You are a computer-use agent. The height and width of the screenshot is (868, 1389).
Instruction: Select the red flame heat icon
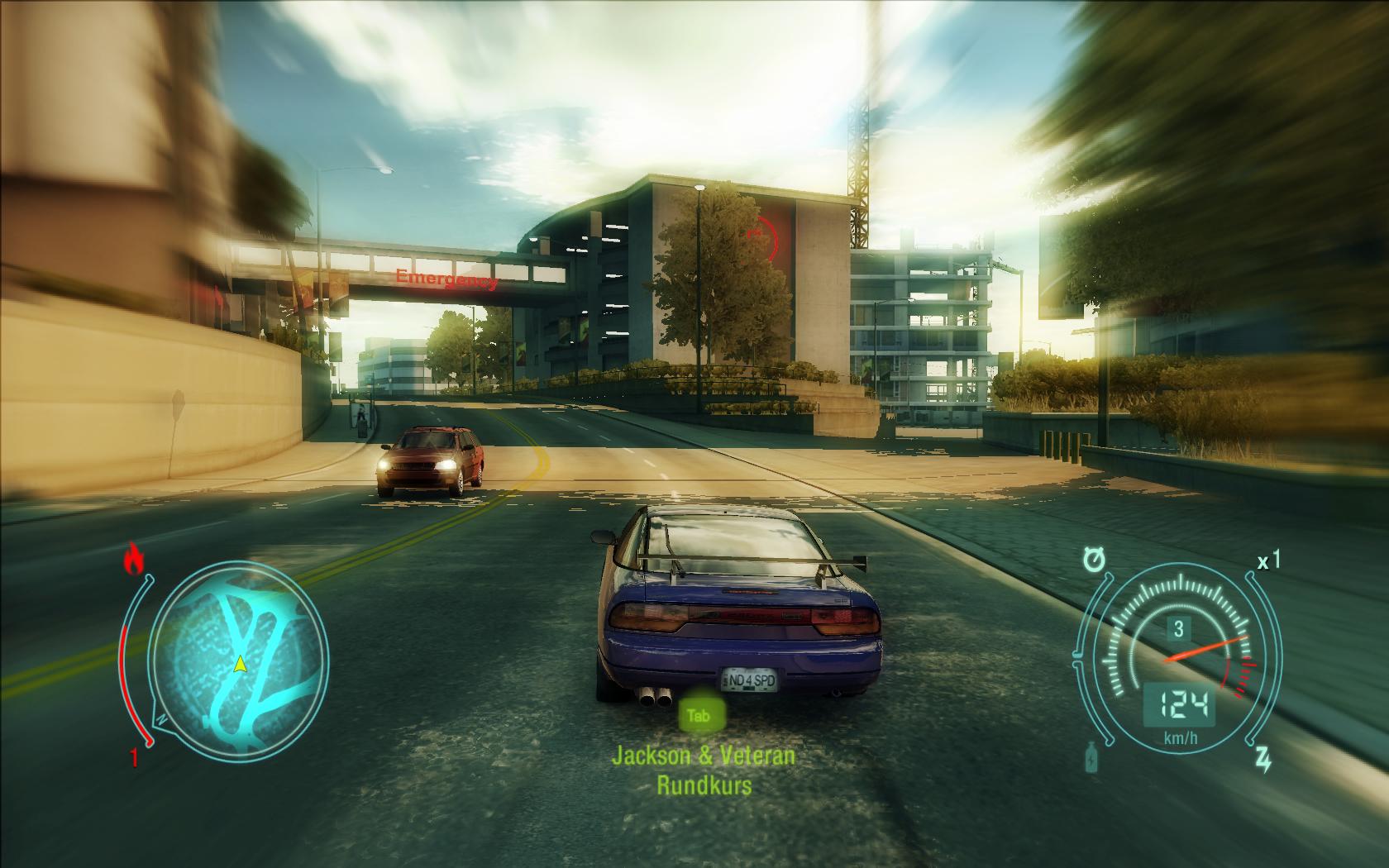(132, 560)
